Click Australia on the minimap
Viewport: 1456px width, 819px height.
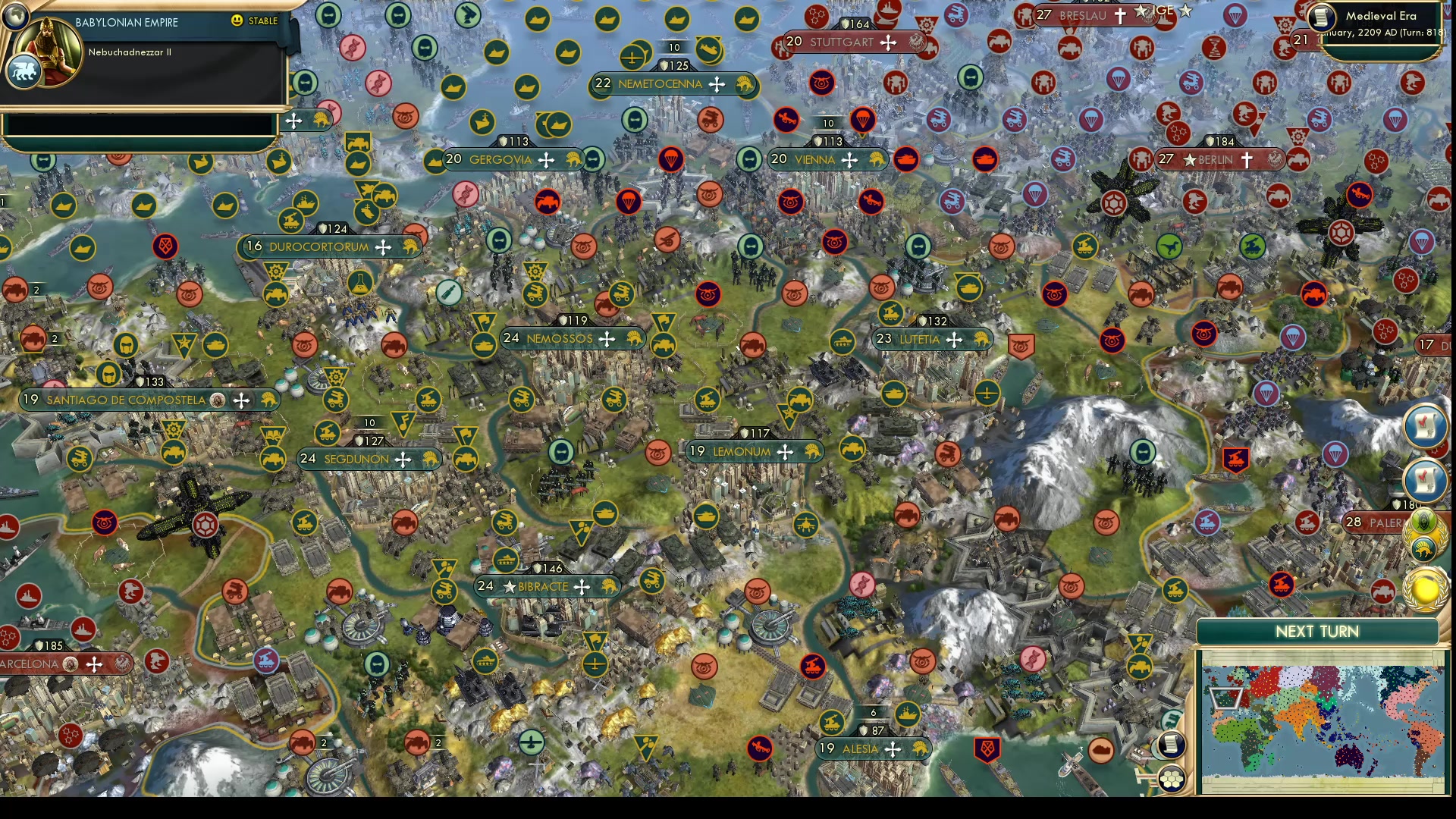point(1350,755)
